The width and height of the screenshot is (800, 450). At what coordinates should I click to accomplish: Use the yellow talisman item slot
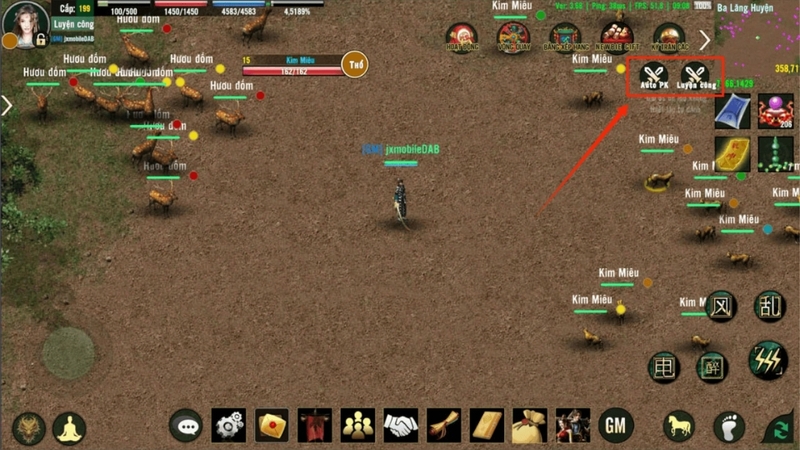tap(732, 154)
